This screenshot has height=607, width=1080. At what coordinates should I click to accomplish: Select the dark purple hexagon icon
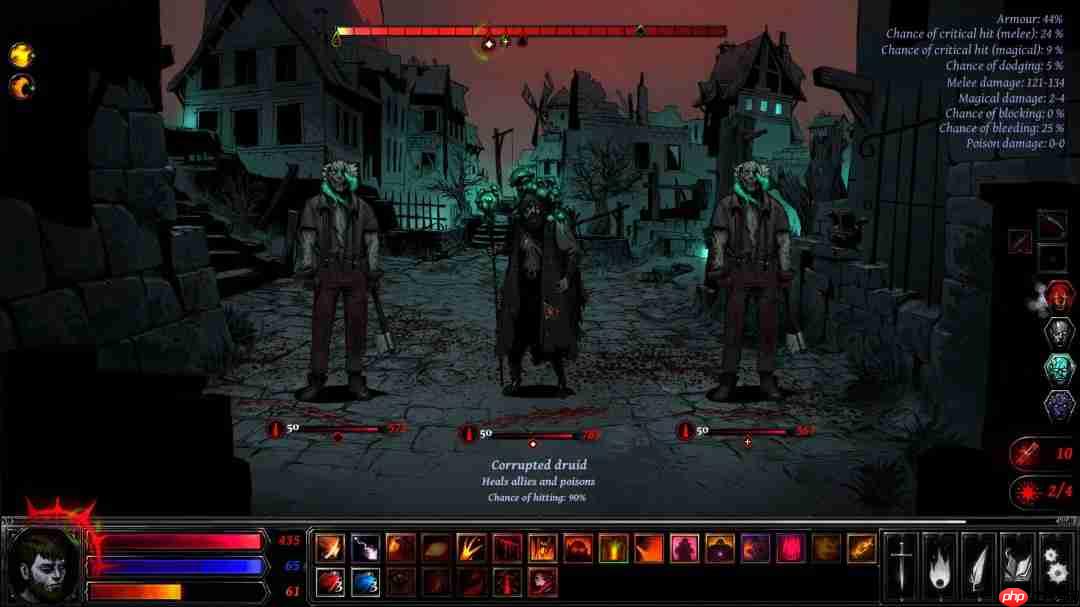[1059, 407]
